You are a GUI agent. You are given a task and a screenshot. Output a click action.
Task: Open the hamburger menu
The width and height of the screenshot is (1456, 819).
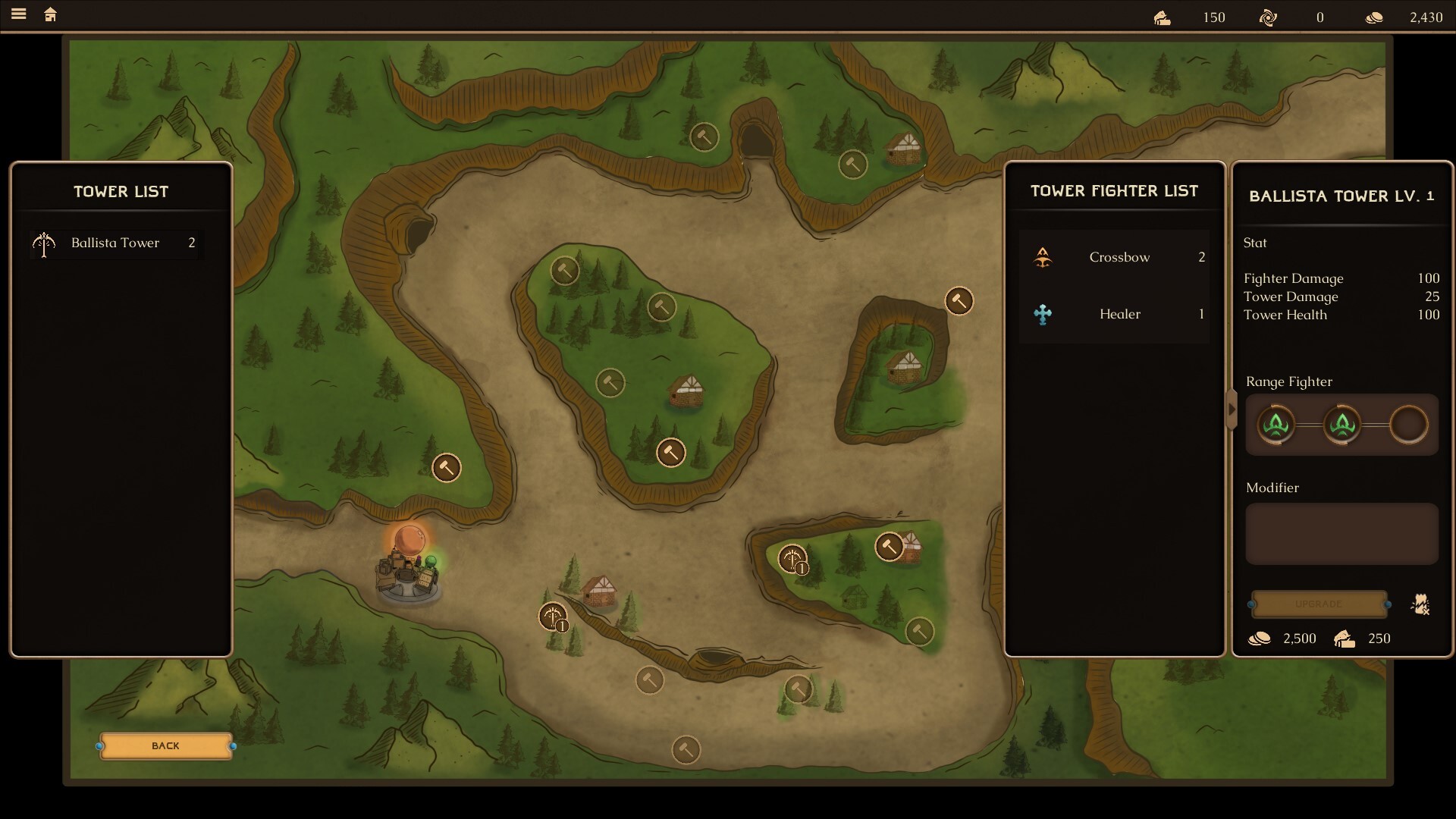coord(19,14)
